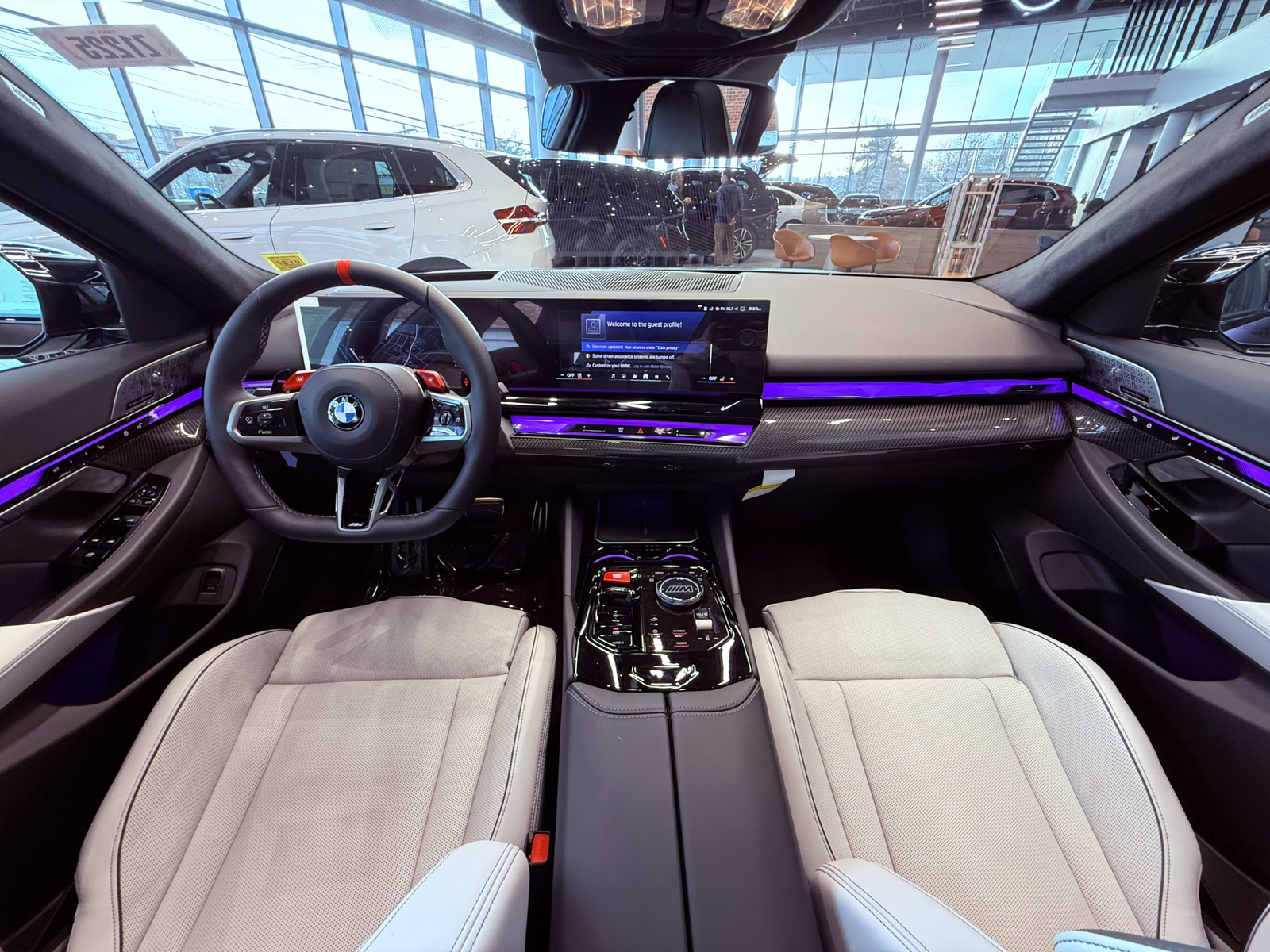This screenshot has width=1270, height=952.
Task: Tap the 3:34 clock in the status bar
Action: [756, 309]
